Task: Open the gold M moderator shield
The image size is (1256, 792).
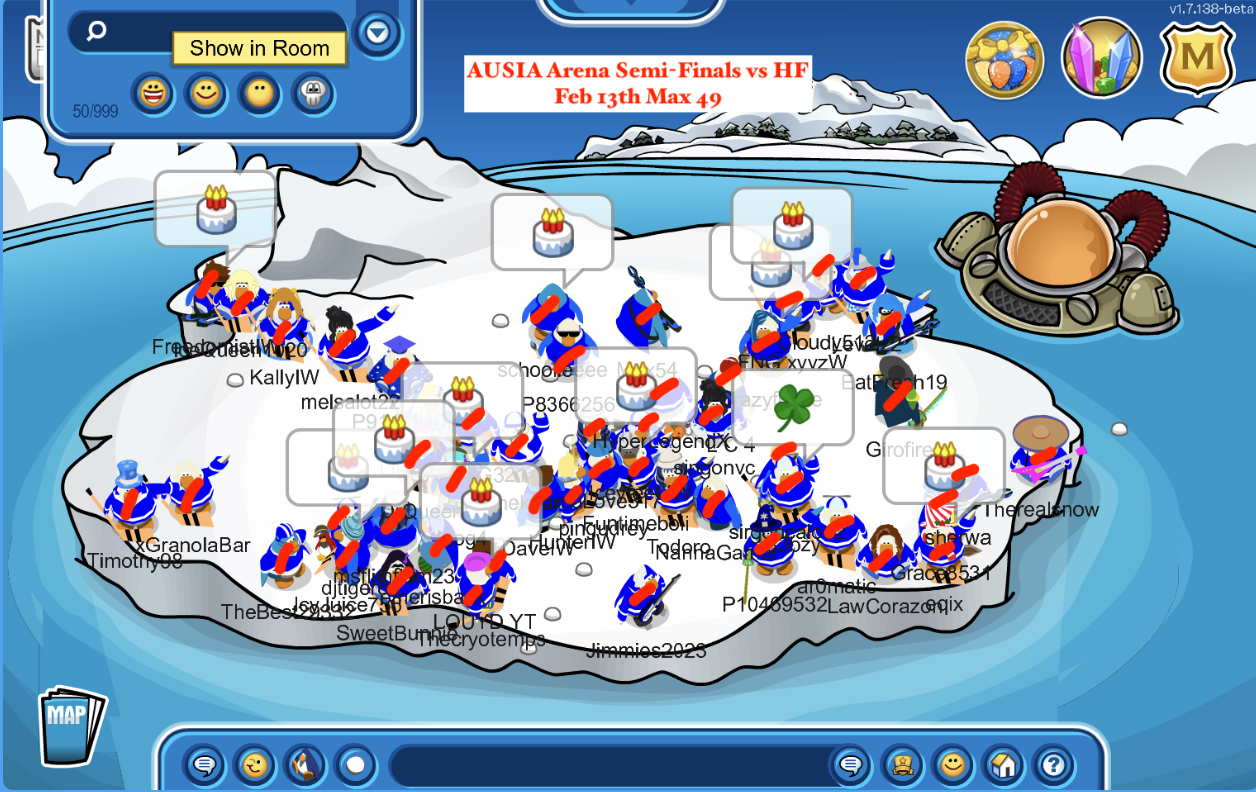Action: [x=1198, y=59]
